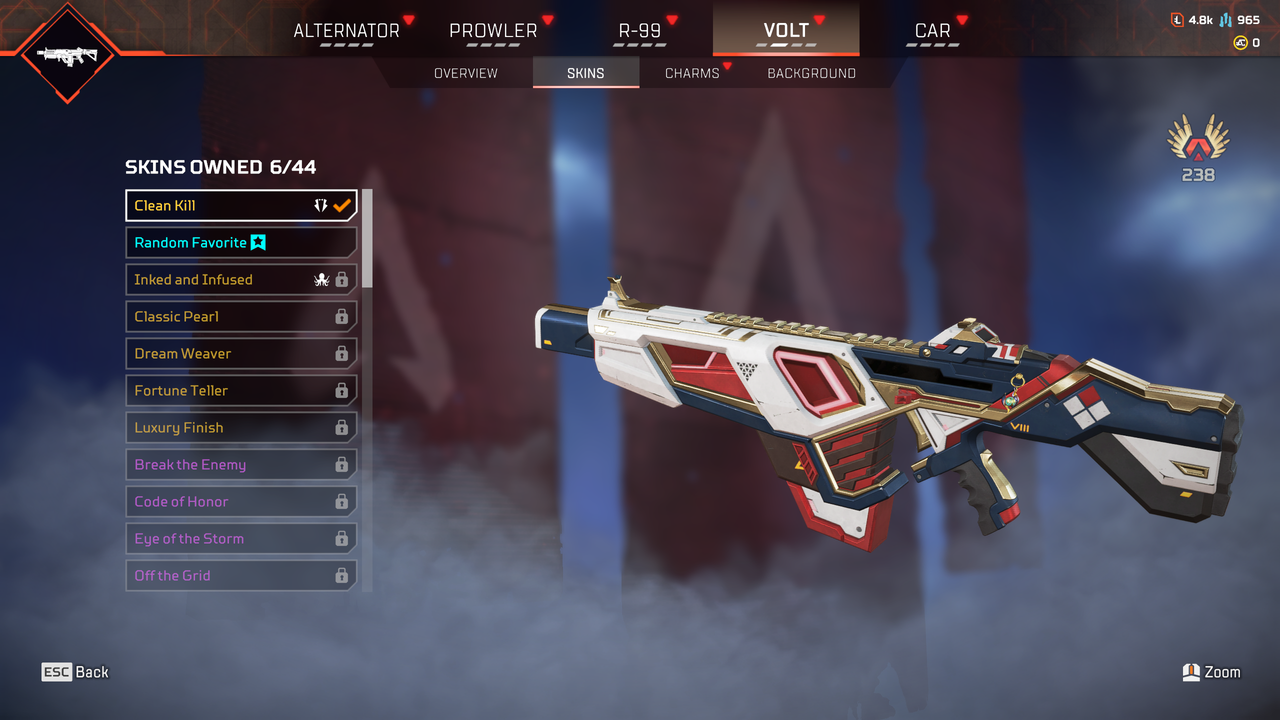This screenshot has width=1280, height=720.
Task: Open the Charms sub-tab
Action: (692, 73)
